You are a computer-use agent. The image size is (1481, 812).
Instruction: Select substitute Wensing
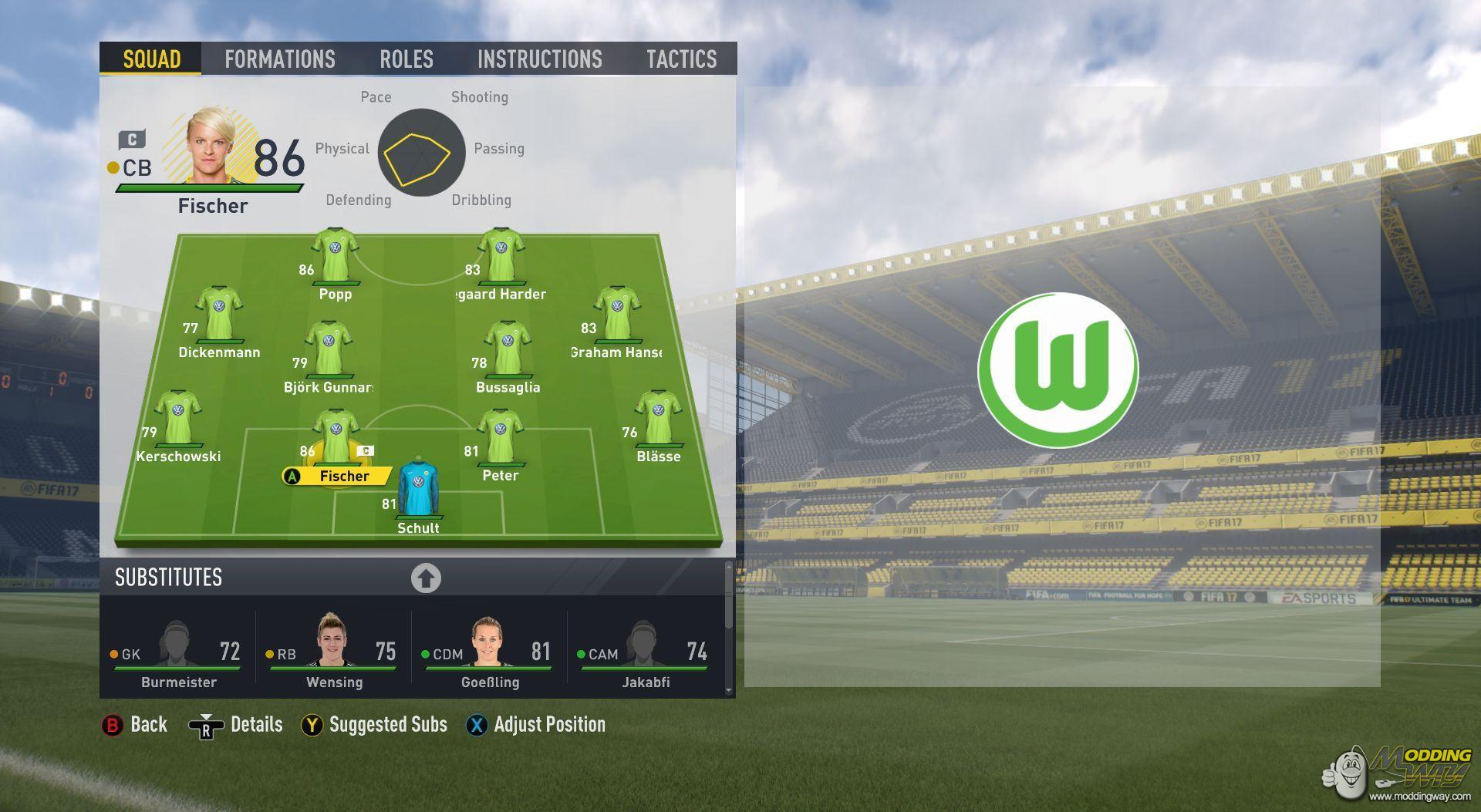tap(334, 652)
